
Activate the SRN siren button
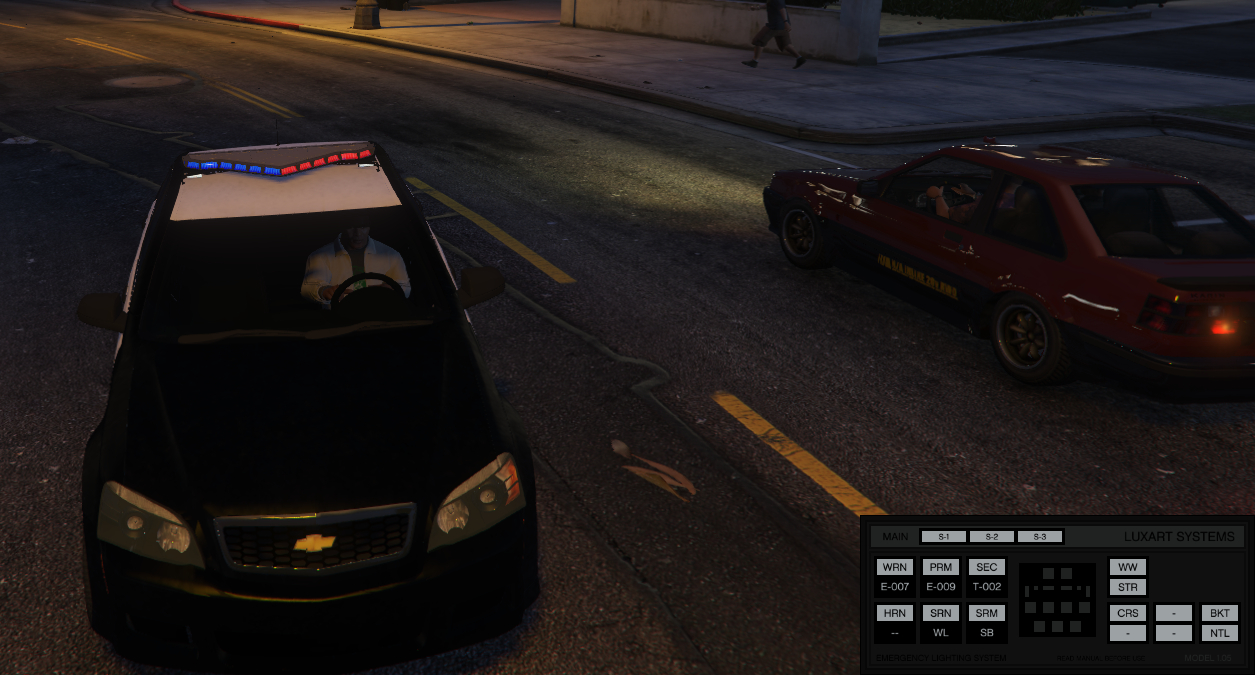click(940, 613)
